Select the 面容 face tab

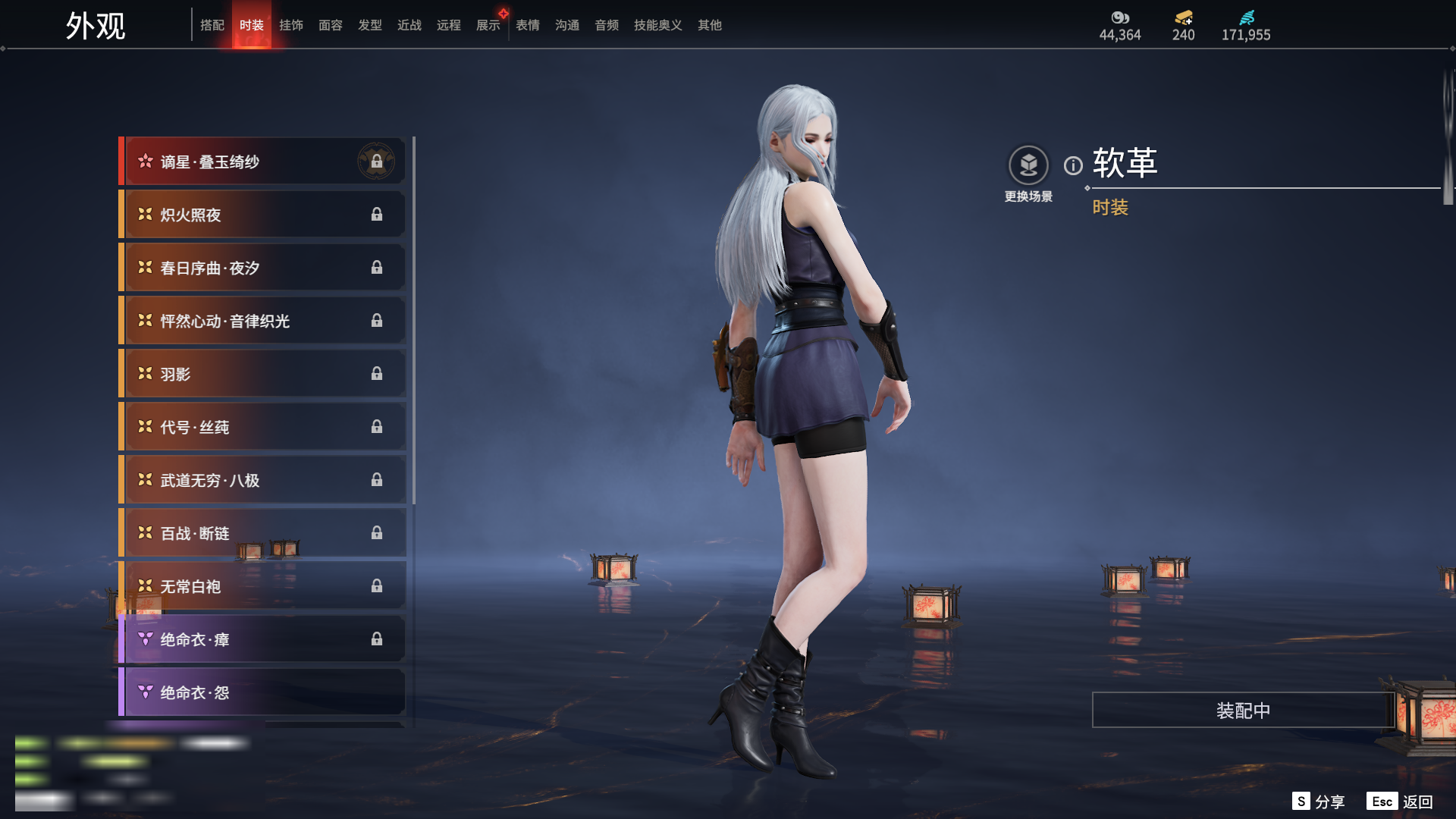tap(331, 25)
